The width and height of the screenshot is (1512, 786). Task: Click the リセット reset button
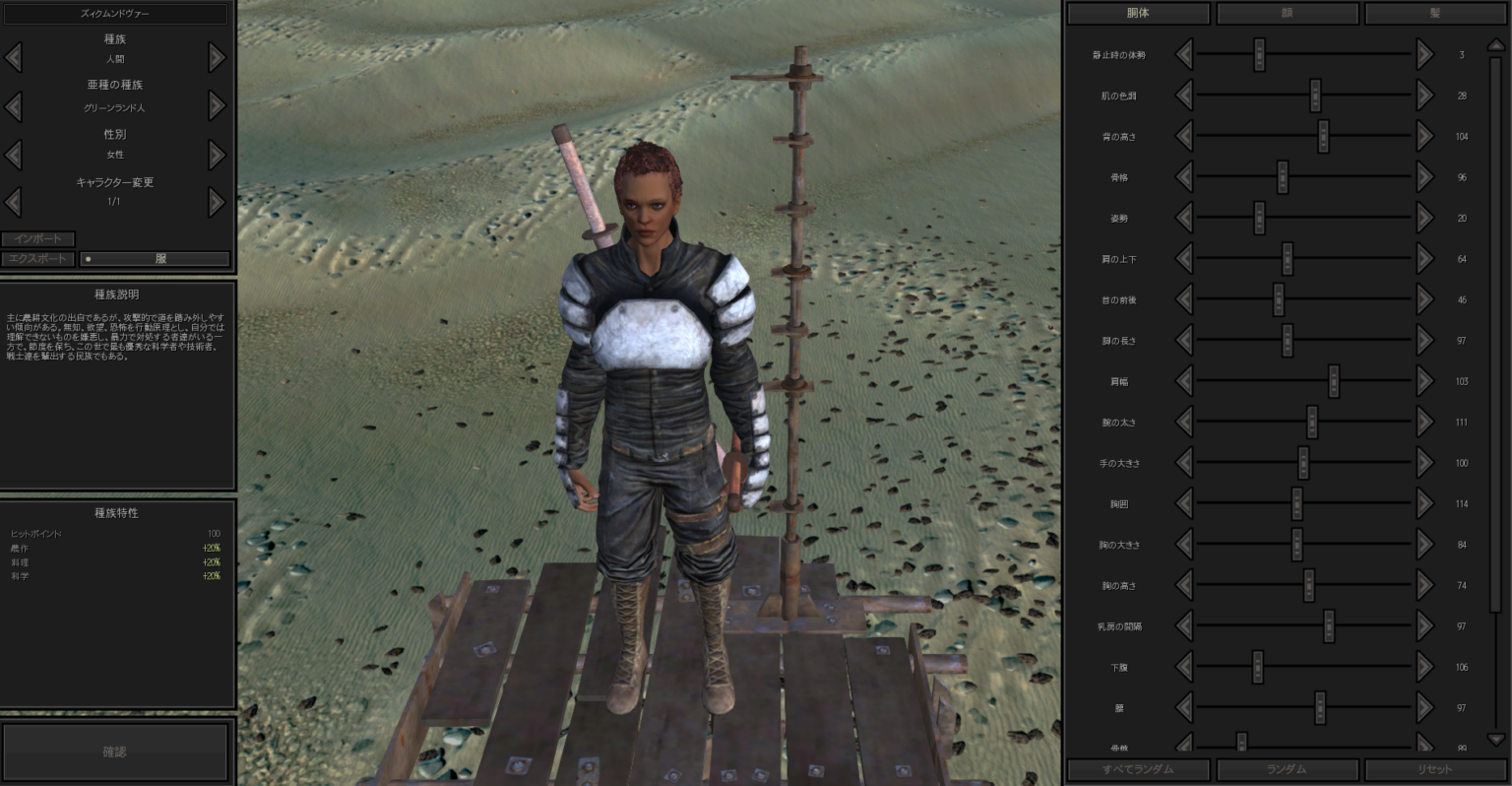tap(1435, 769)
